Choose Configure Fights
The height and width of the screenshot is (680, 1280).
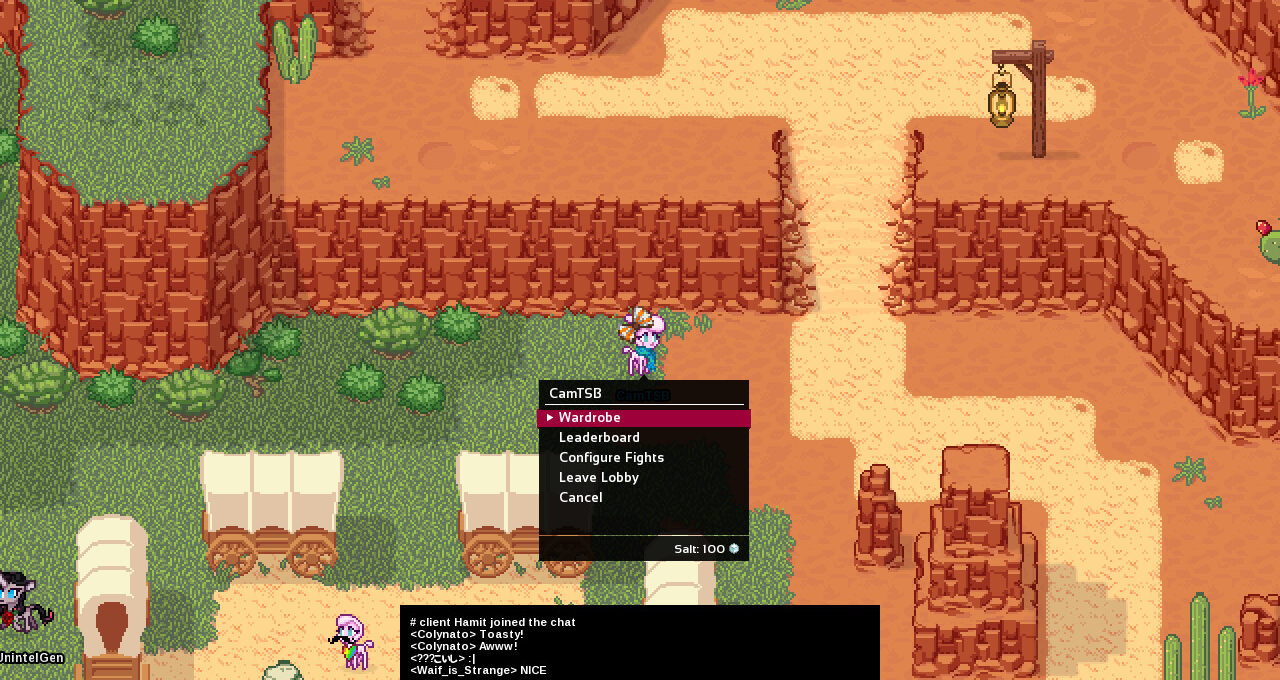pos(611,458)
